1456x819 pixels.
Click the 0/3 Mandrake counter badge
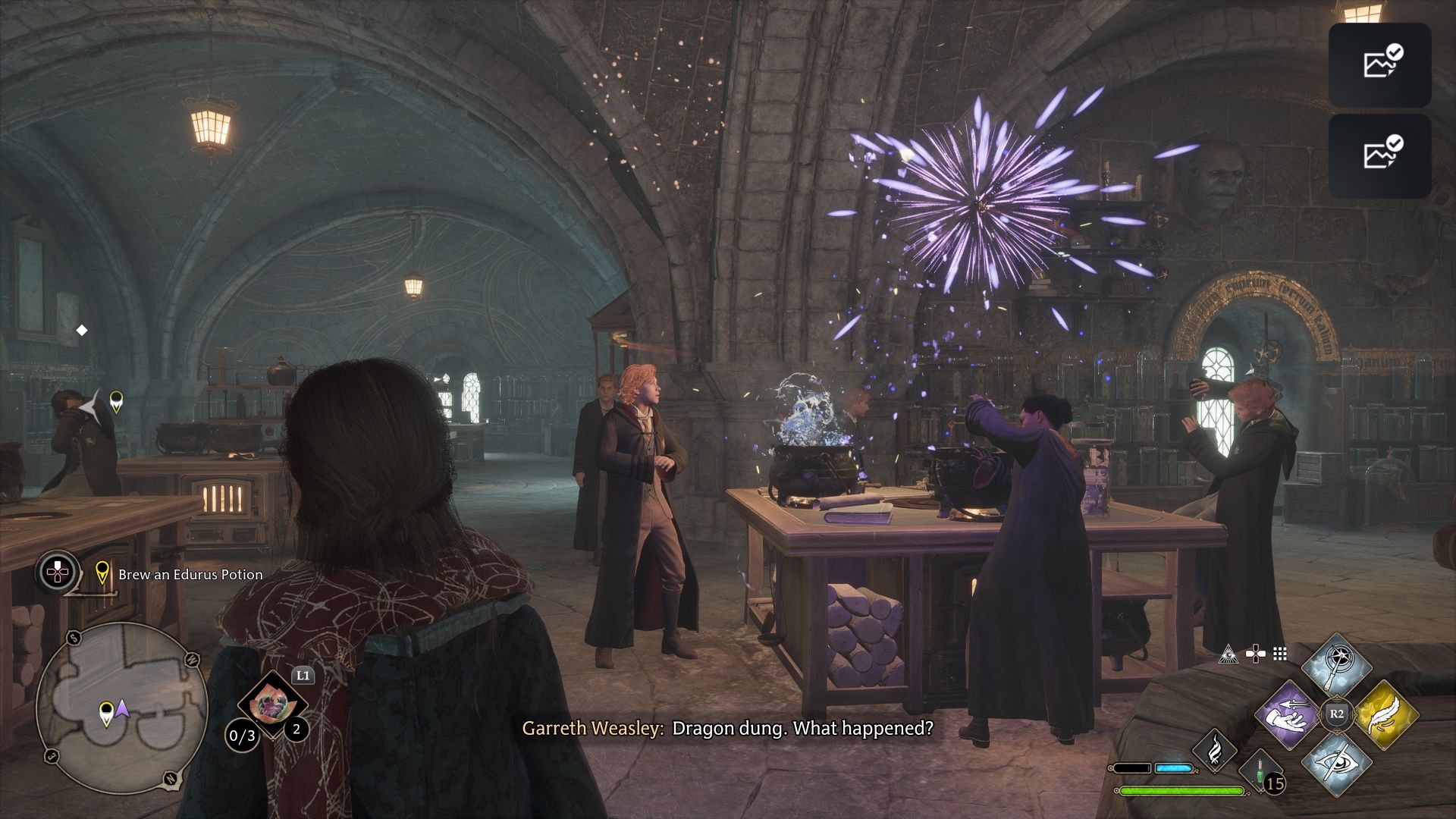point(241,736)
